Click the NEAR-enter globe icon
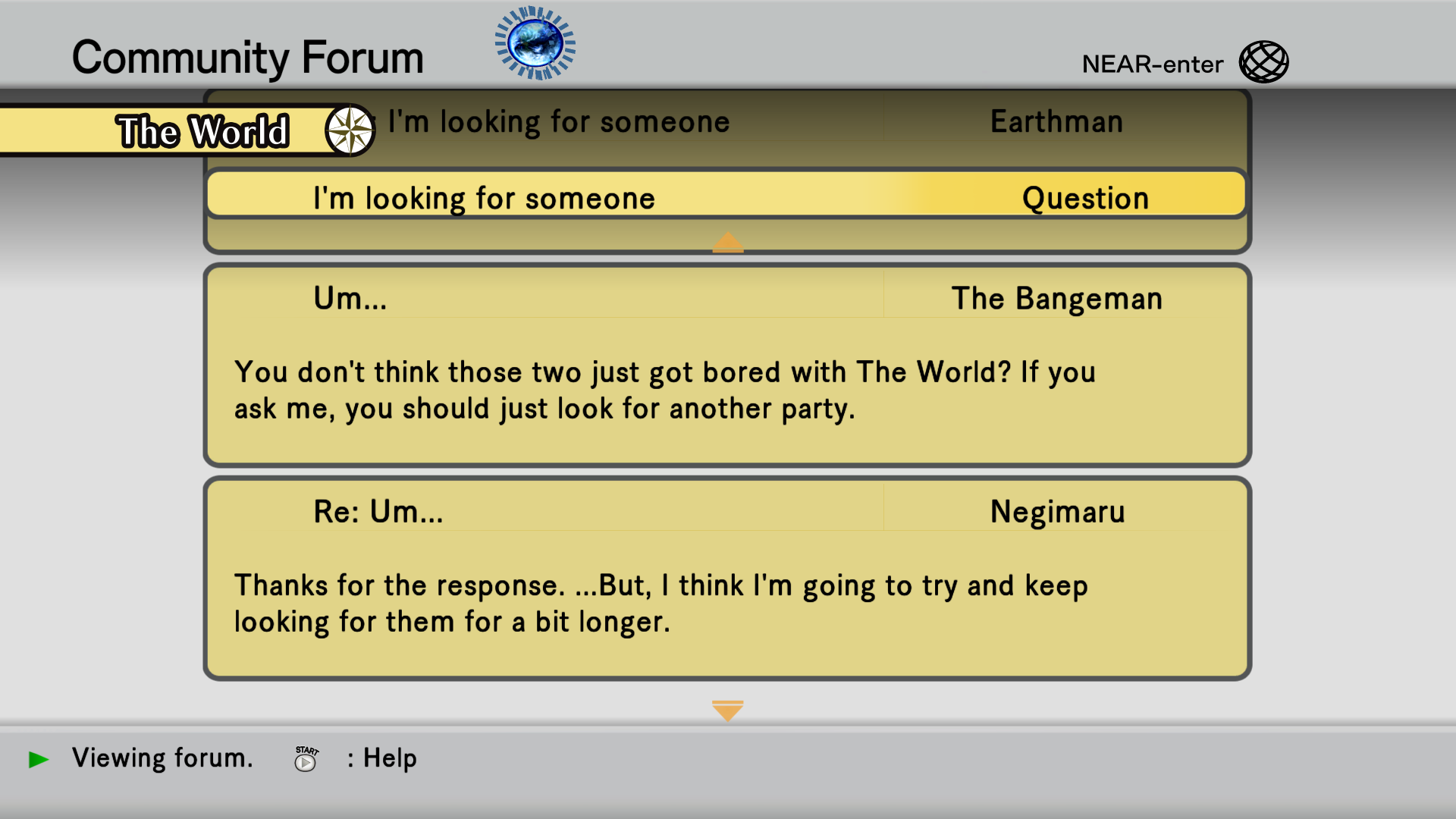This screenshot has height=819, width=1456. tap(1263, 62)
